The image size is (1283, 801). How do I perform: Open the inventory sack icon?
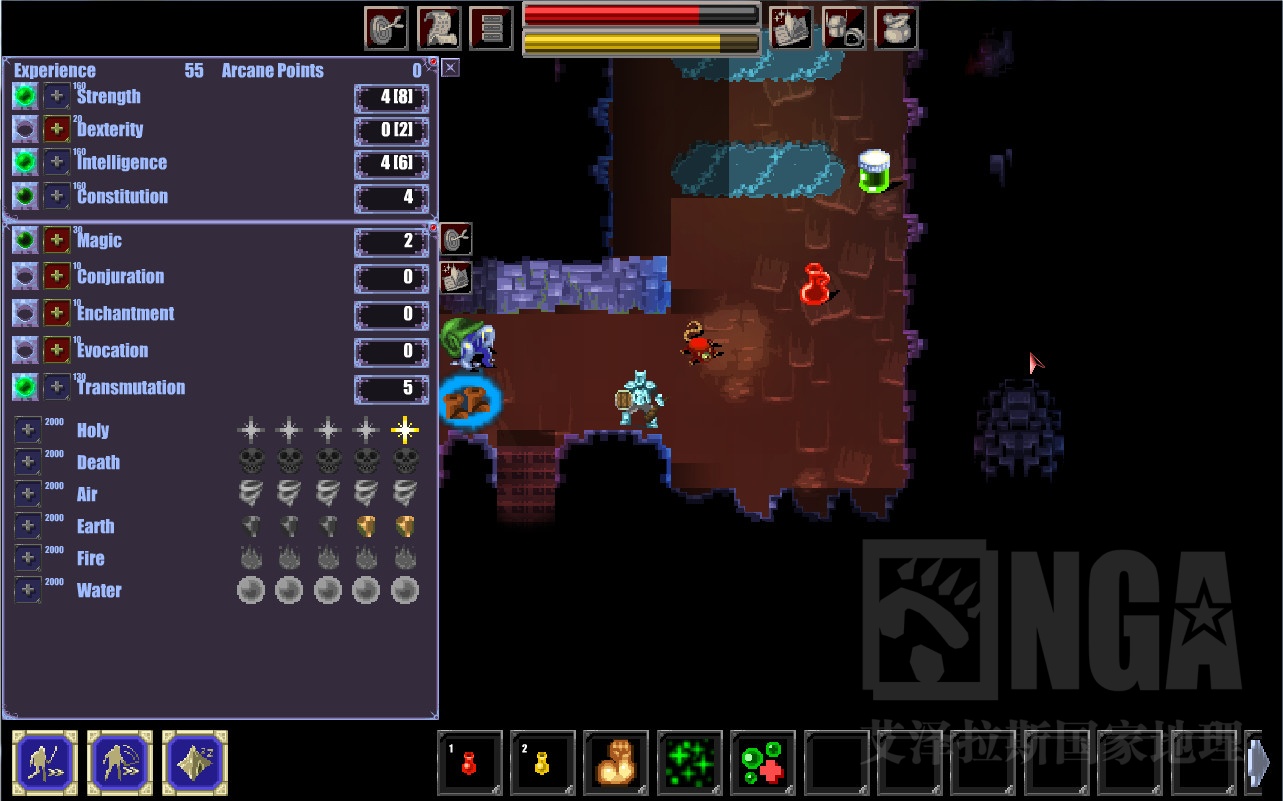[x=896, y=28]
